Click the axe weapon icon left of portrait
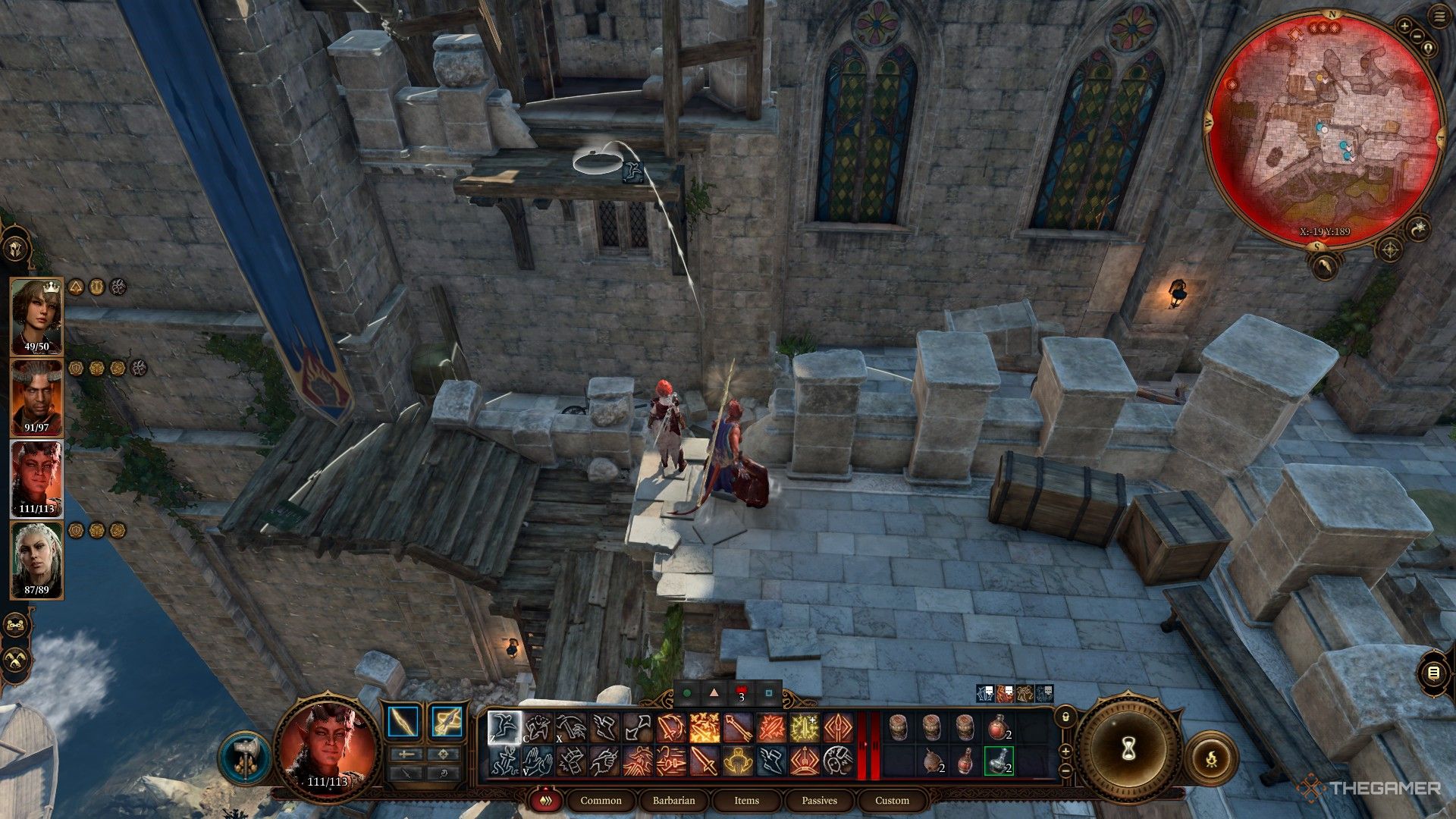1456x819 pixels. (244, 758)
